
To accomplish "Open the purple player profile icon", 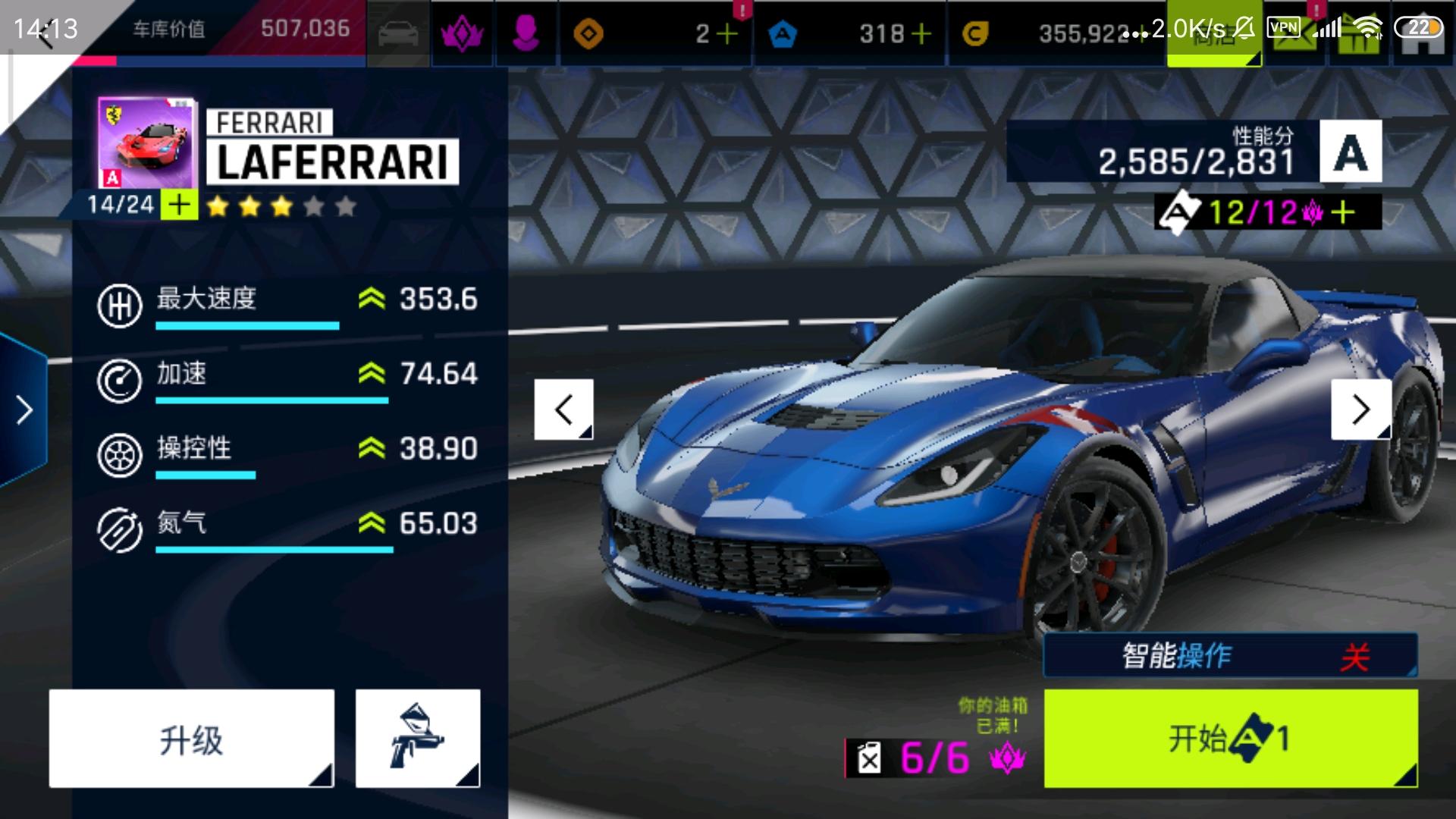I will (526, 34).
